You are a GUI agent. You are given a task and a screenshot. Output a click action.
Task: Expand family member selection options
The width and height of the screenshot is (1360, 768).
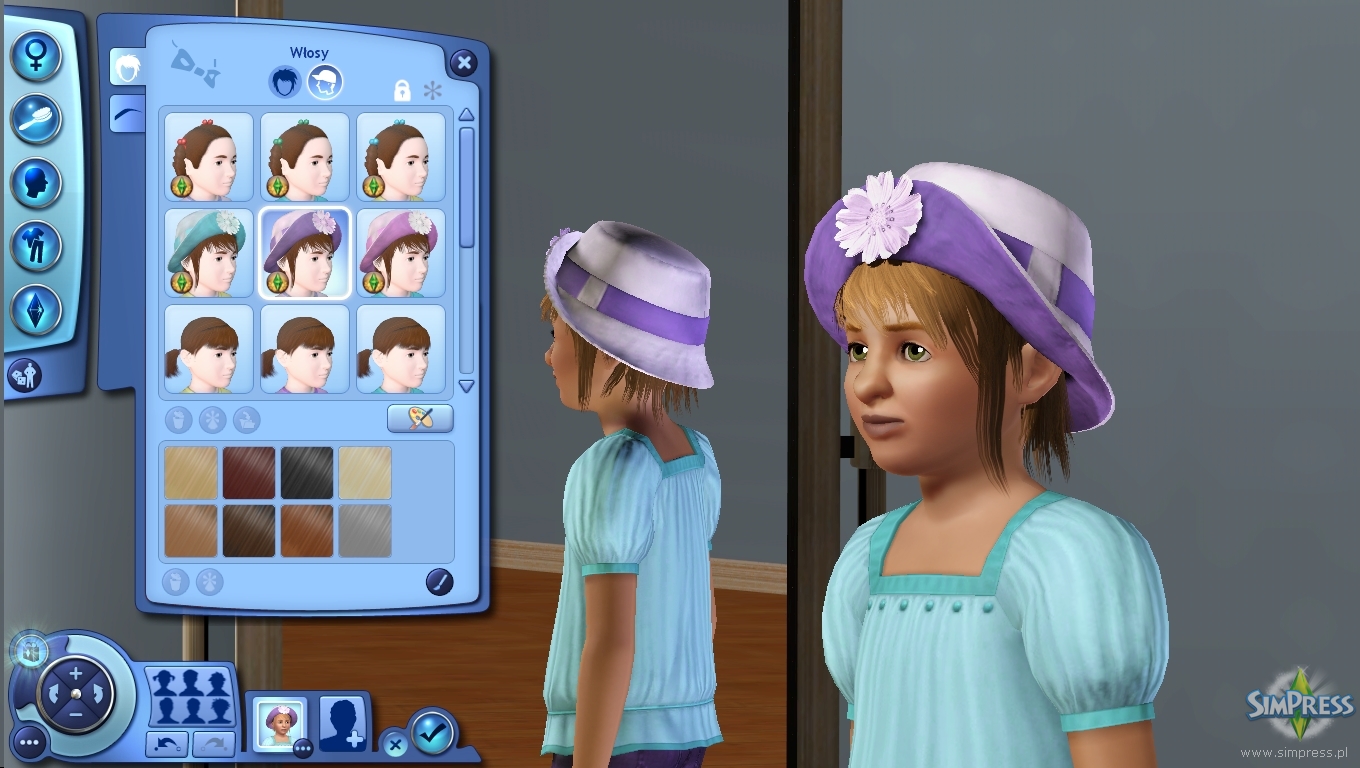tap(190, 695)
